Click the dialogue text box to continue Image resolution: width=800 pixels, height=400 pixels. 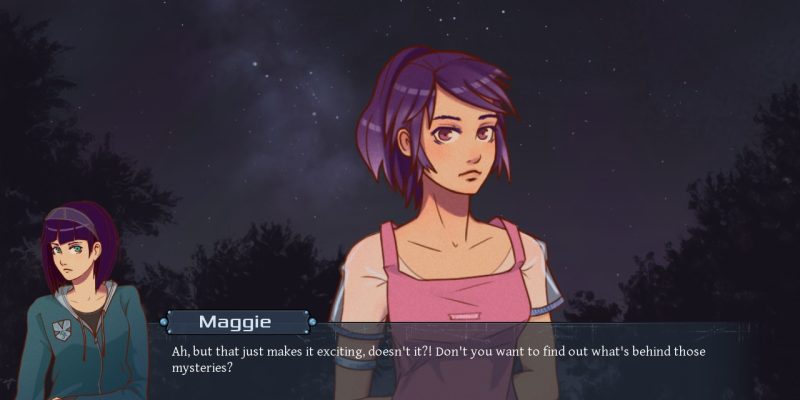pos(450,361)
